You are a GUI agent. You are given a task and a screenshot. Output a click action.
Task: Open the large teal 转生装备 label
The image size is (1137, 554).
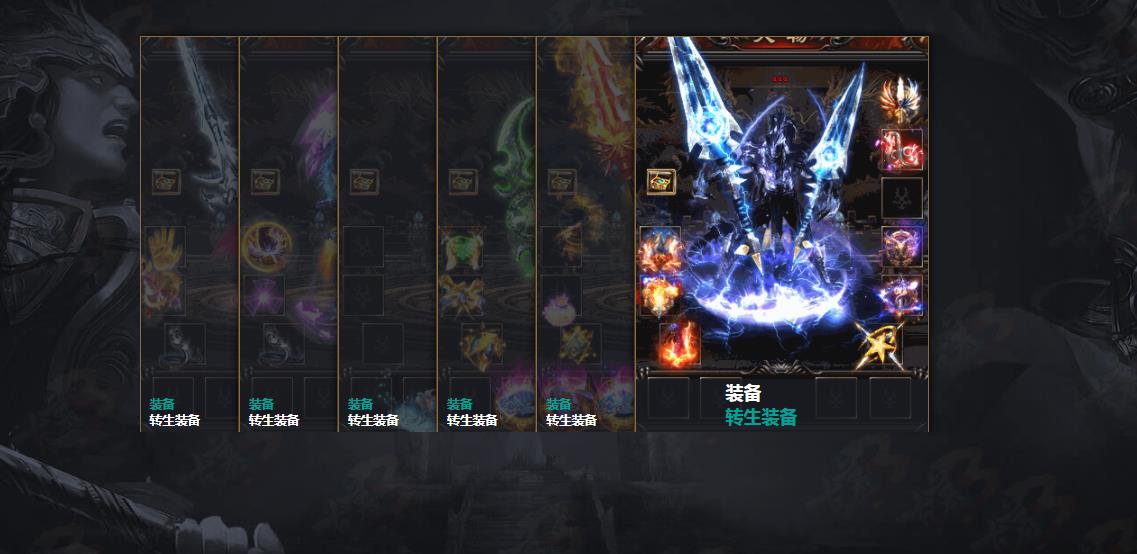point(761,417)
